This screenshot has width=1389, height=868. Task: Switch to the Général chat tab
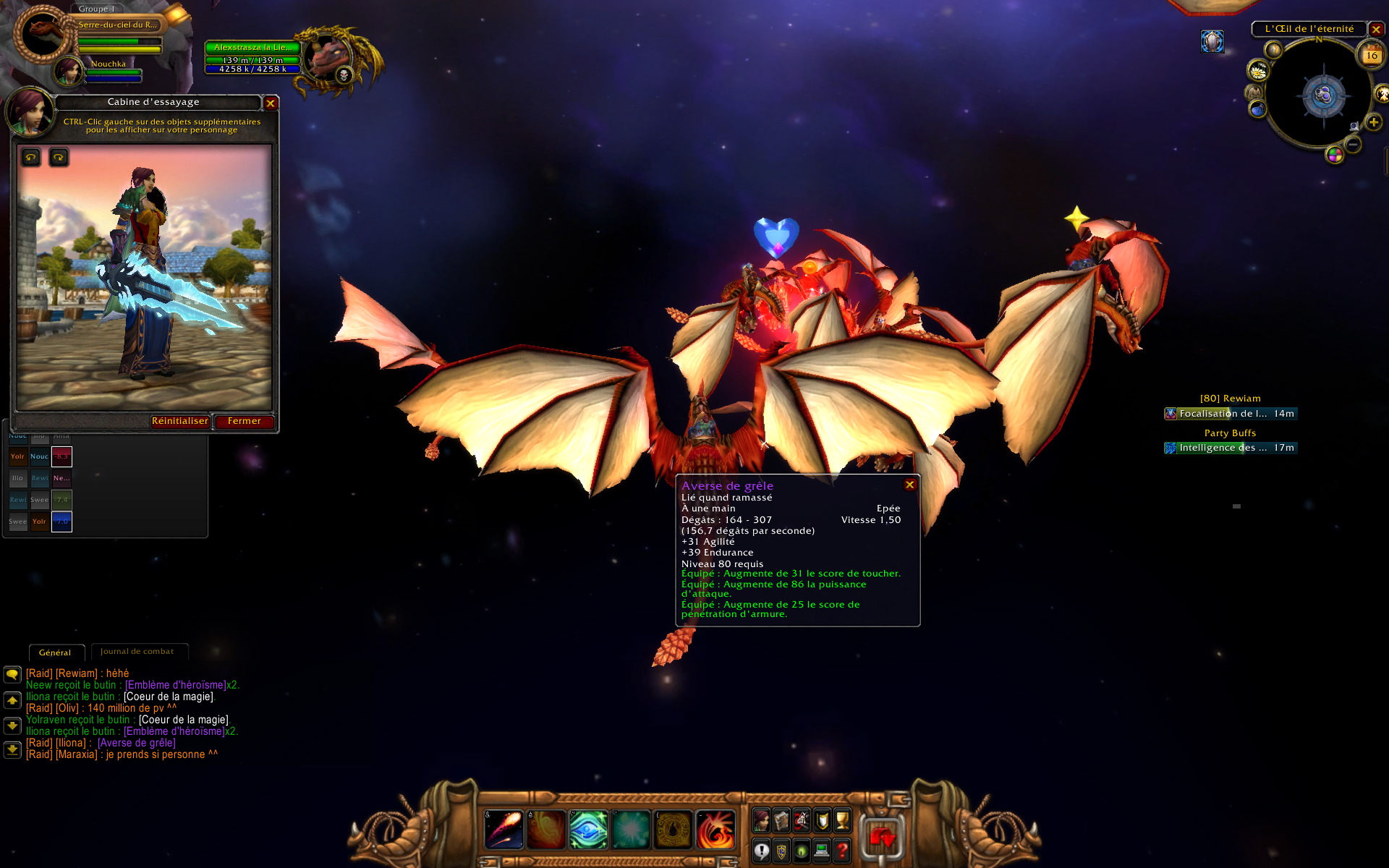[55, 652]
